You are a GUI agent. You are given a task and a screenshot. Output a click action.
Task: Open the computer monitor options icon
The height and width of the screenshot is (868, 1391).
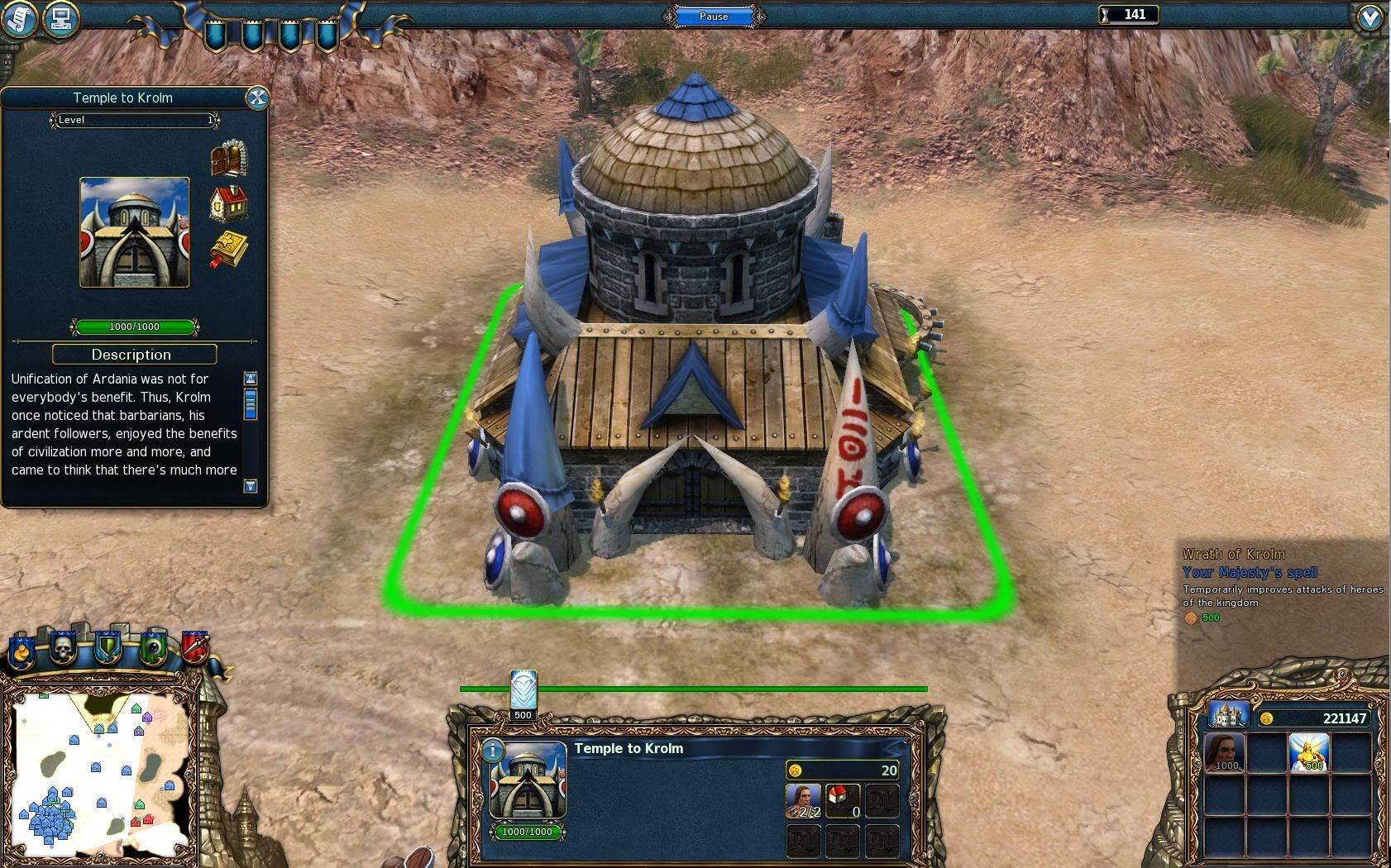click(60, 18)
